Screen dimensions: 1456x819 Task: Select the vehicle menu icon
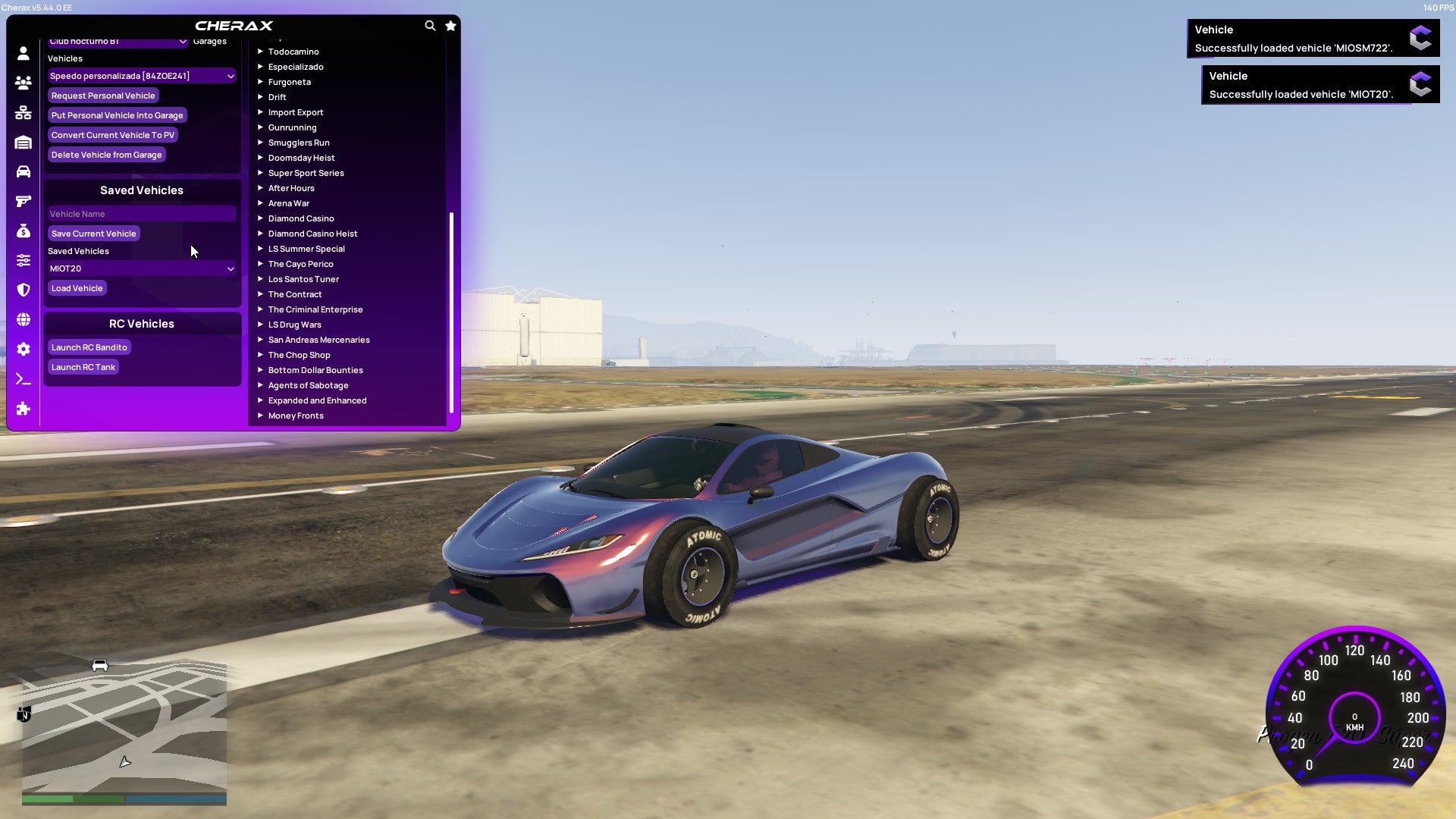(x=23, y=172)
